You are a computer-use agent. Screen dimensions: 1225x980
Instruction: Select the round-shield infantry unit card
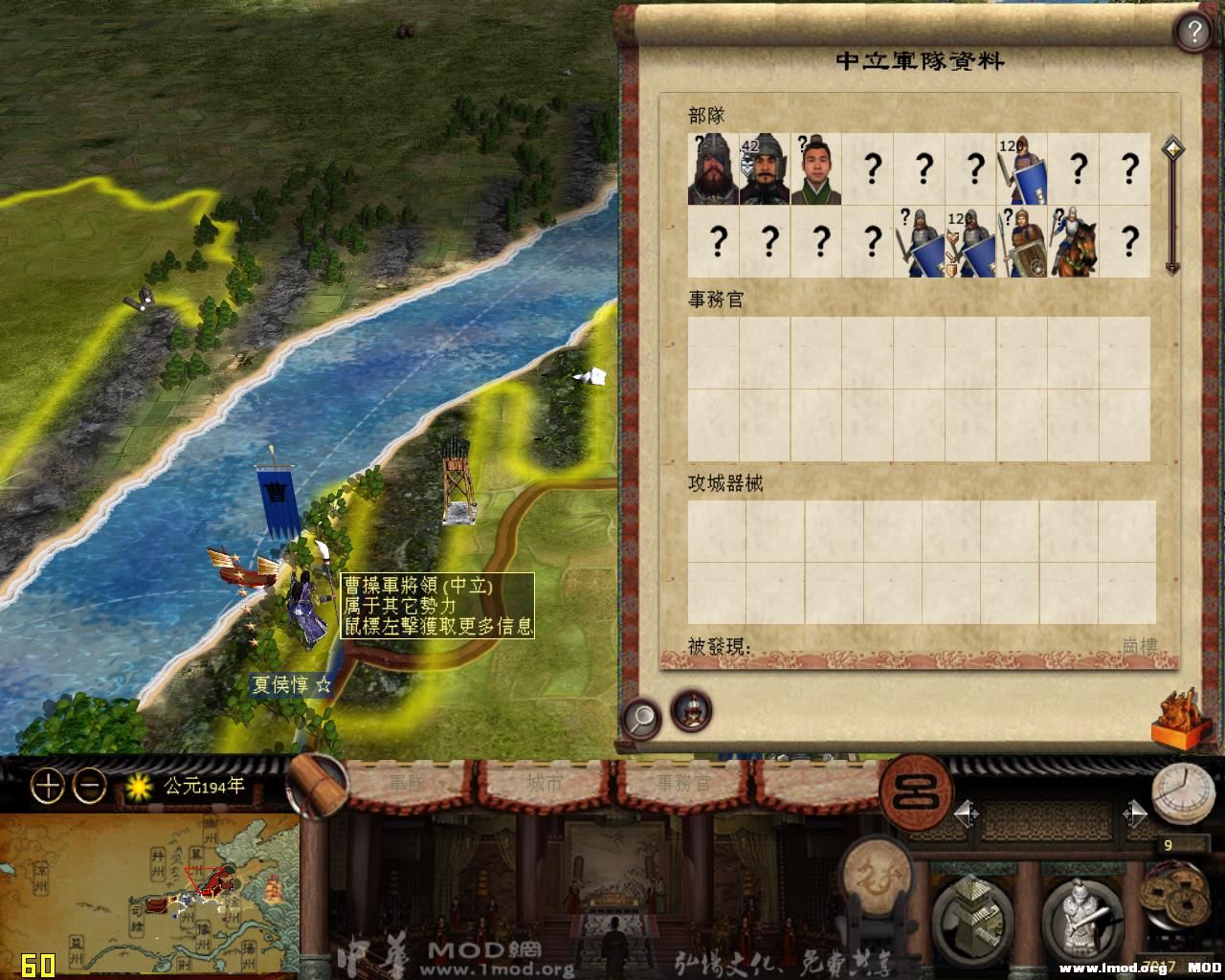click(1021, 242)
